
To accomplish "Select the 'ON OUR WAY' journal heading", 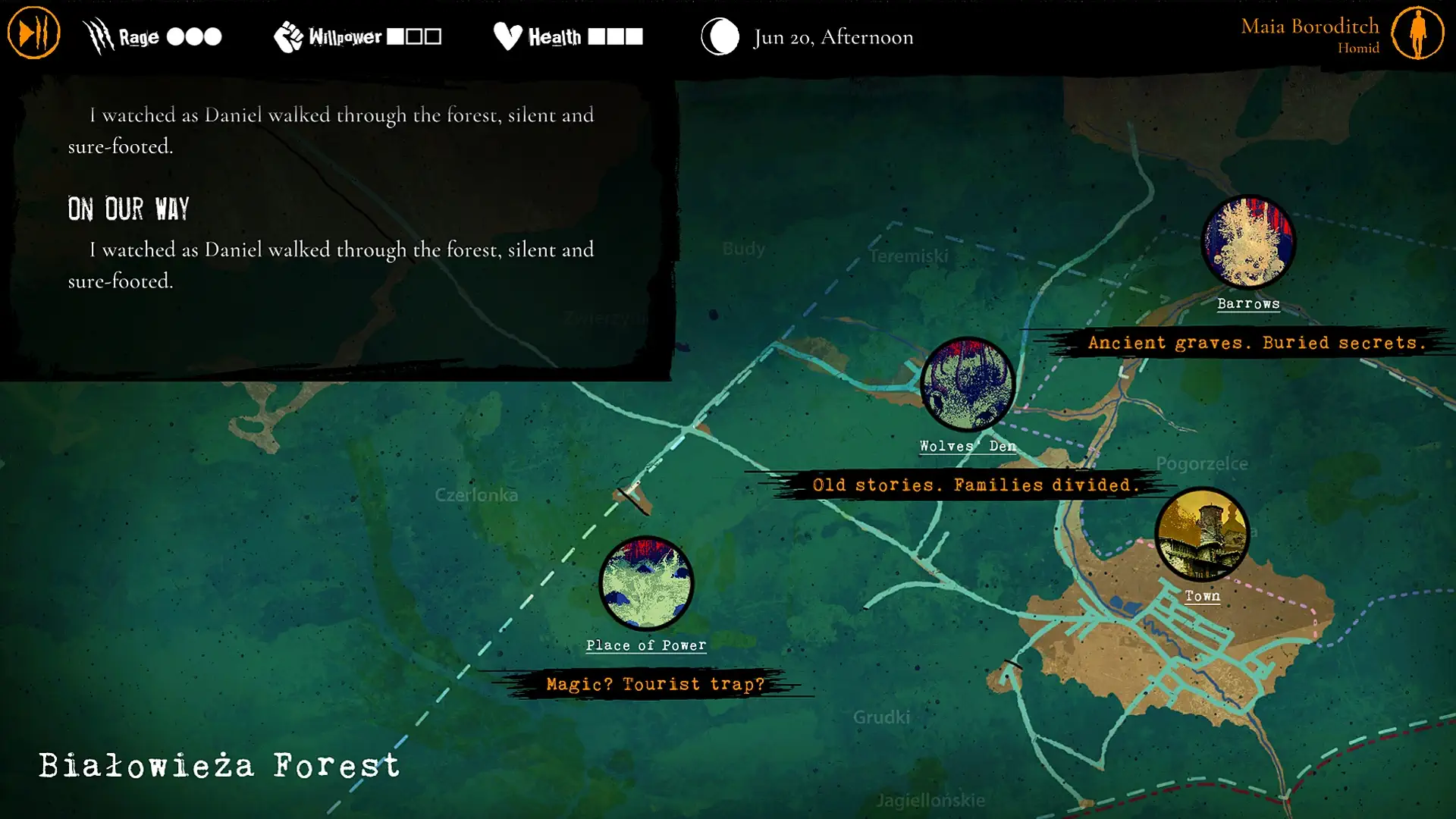I will (x=128, y=209).
